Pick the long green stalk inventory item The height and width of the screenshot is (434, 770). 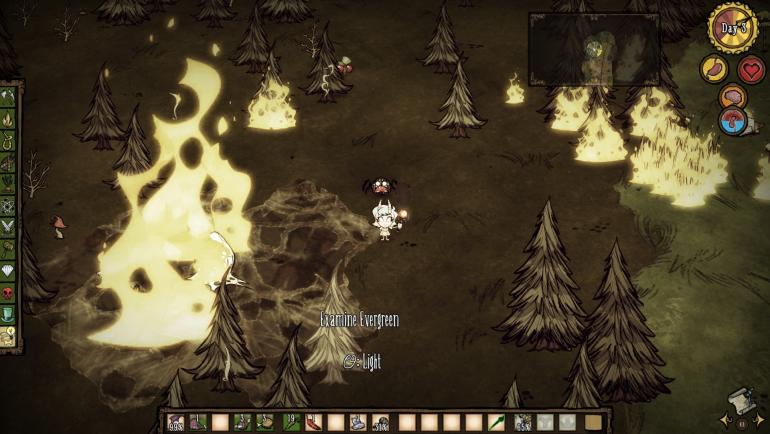[496, 422]
